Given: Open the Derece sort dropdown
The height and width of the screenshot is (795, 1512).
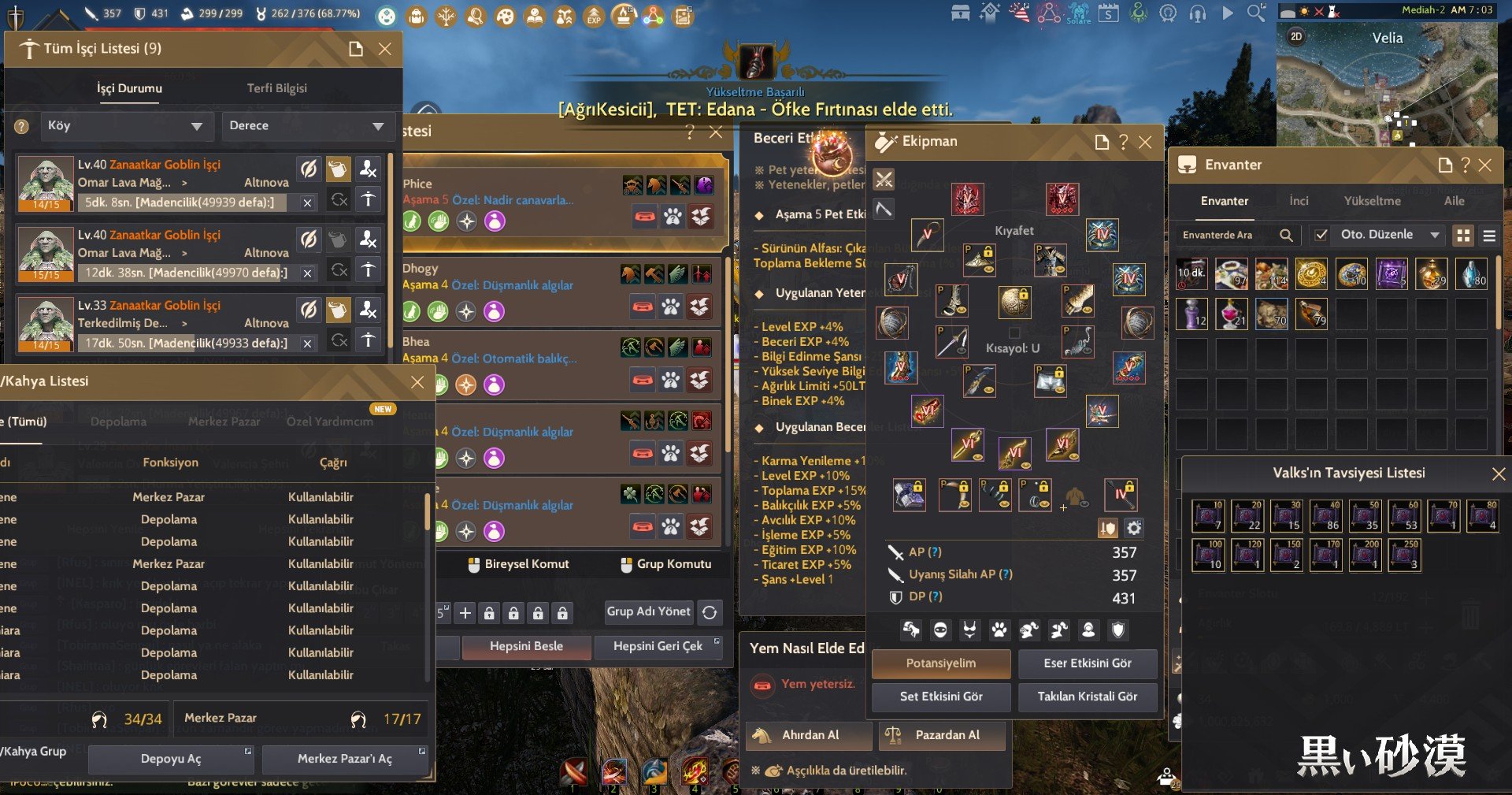Looking at the screenshot, I should pos(306,126).
